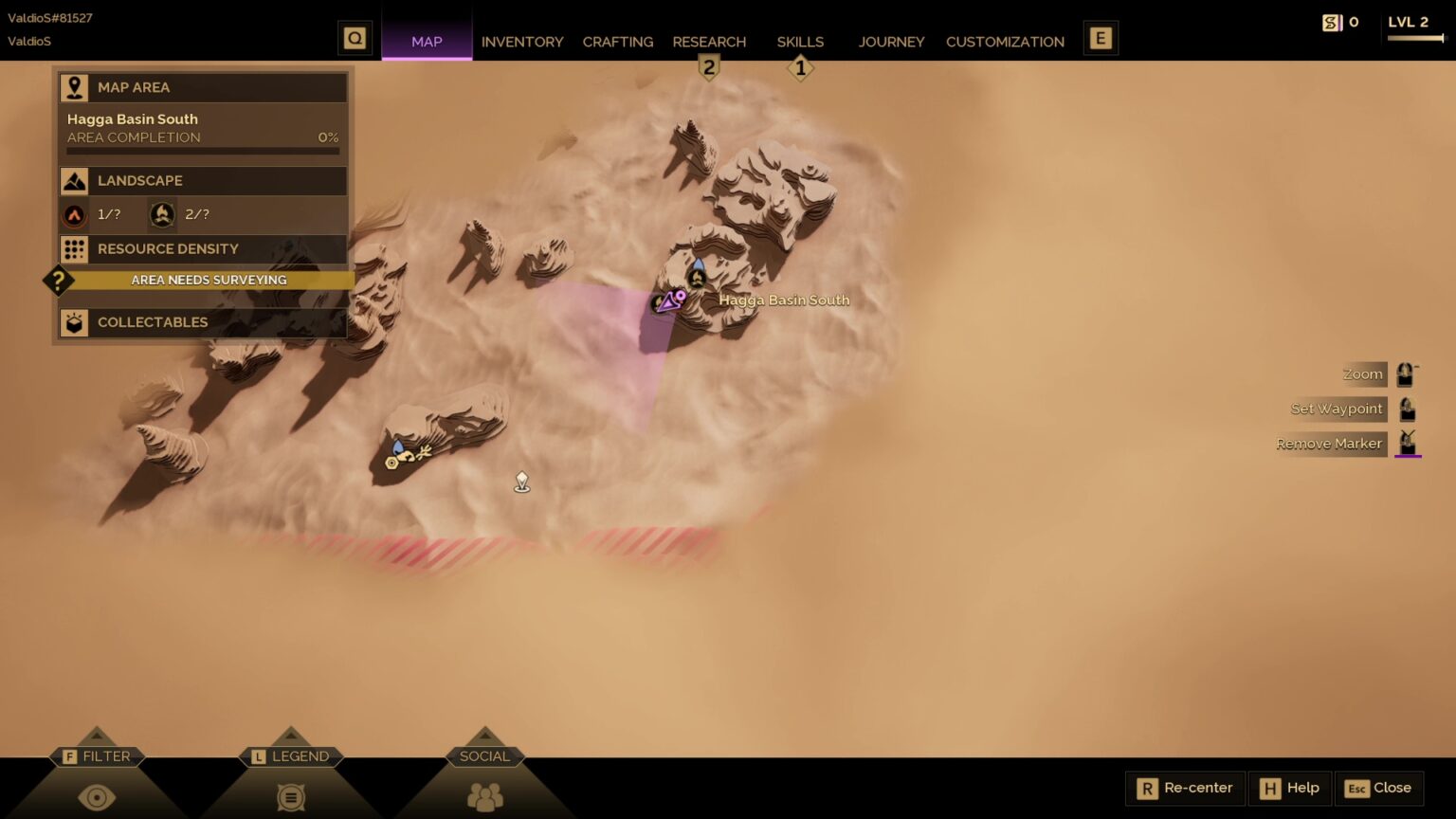Image resolution: width=1456 pixels, height=819 pixels.
Task: Click the purple player marker on the map
Action: [668, 301]
